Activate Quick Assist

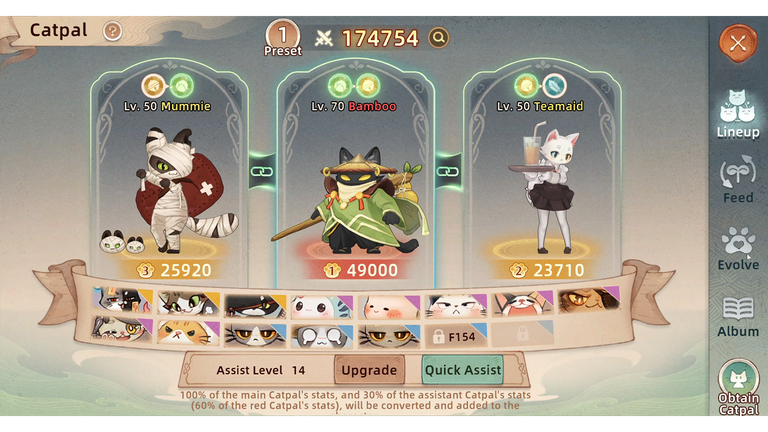pos(462,370)
